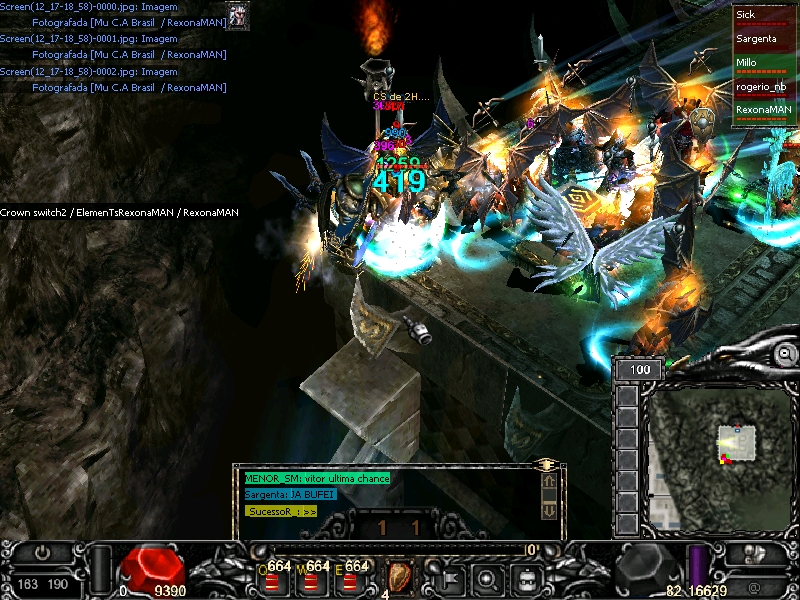Click RexonaMAN's party entry
The width and height of the screenshot is (800, 600).
tap(764, 111)
